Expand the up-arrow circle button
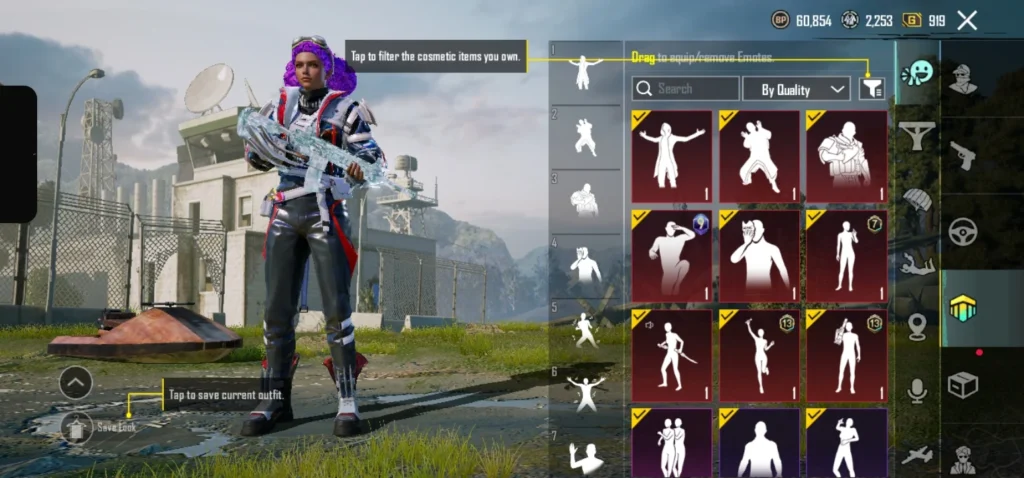Viewport: 1024px width, 478px height. coord(76,381)
